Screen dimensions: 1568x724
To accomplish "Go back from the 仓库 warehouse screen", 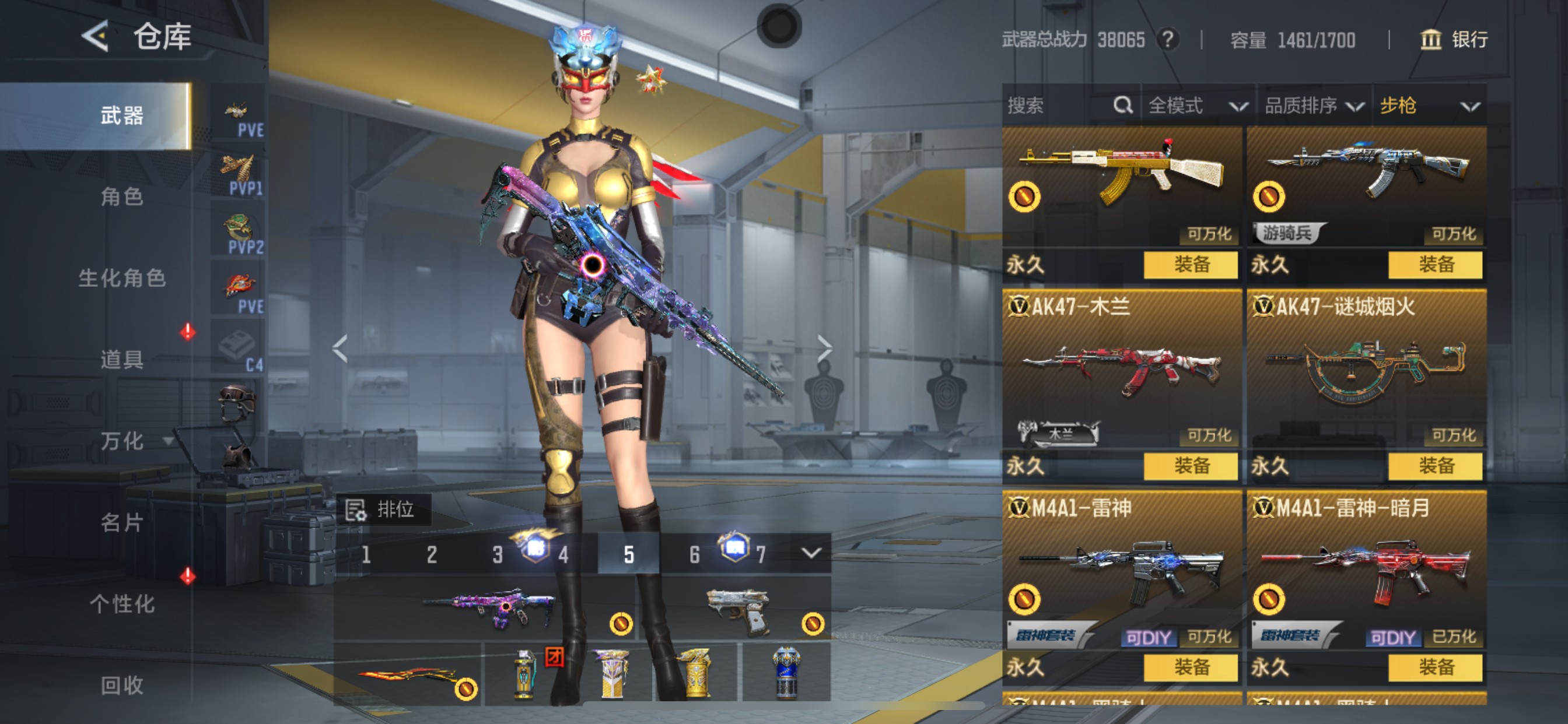I will click(x=95, y=36).
